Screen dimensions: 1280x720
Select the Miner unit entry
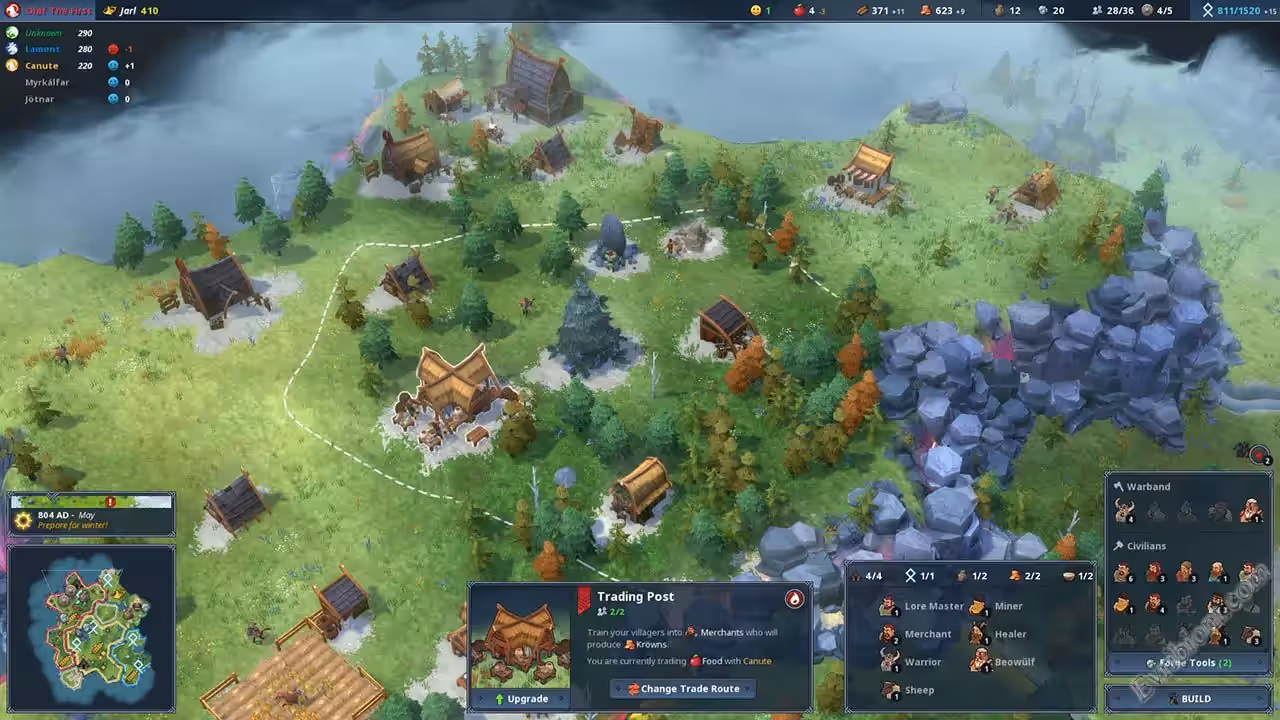(998, 606)
